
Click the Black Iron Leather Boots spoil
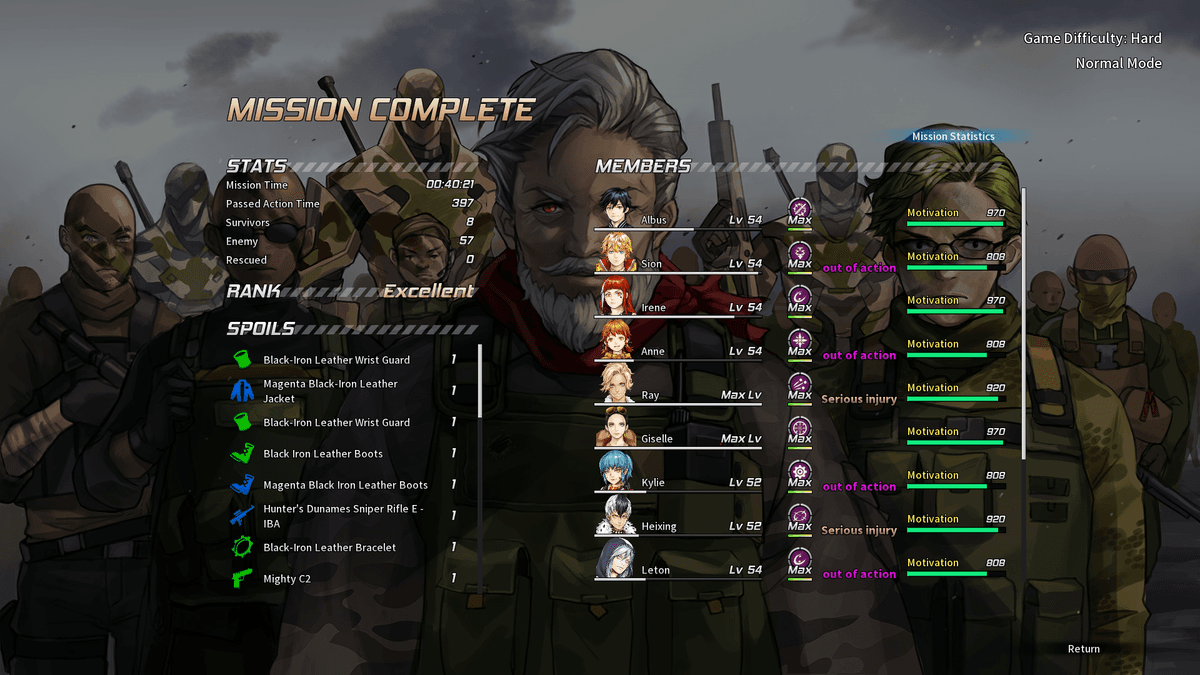[x=325, y=454]
